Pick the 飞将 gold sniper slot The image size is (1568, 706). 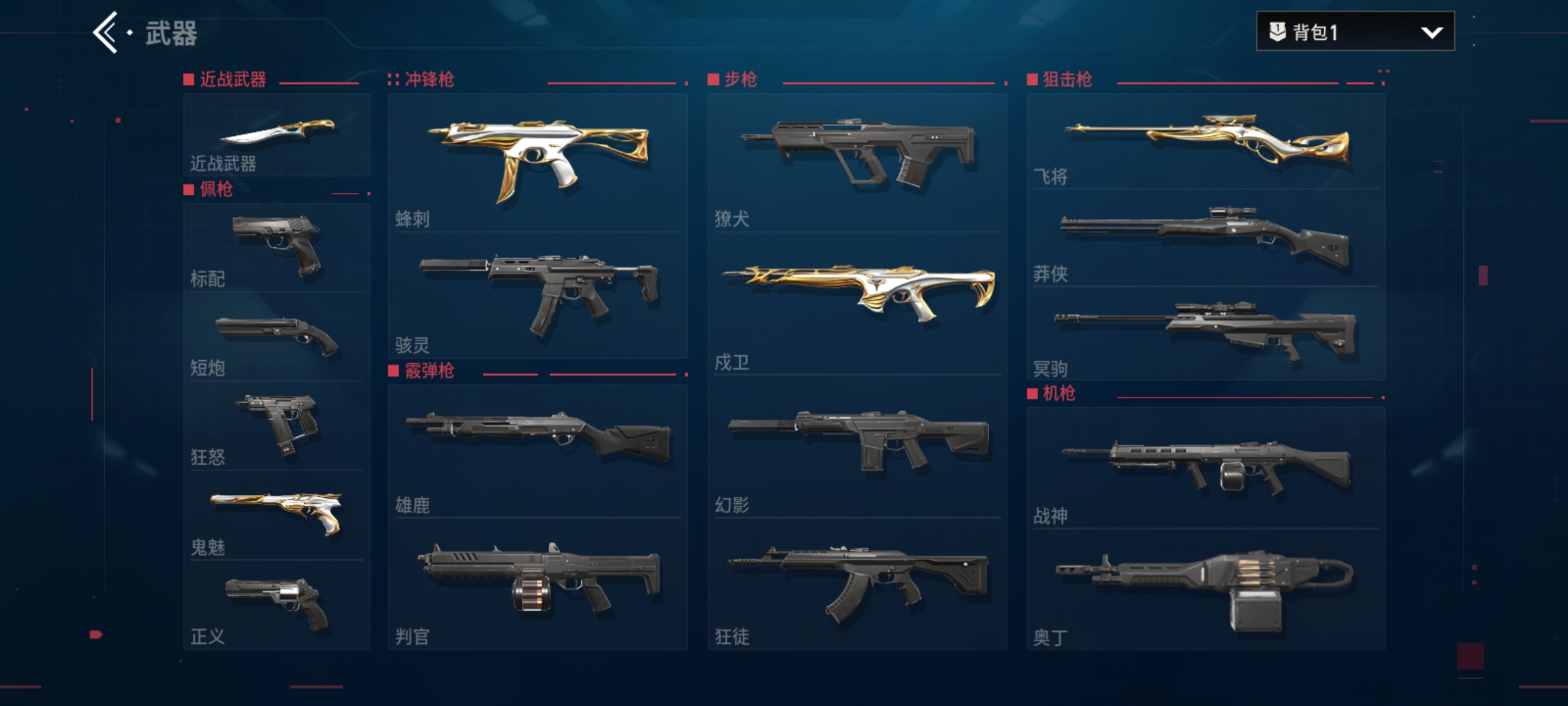[x=1206, y=141]
